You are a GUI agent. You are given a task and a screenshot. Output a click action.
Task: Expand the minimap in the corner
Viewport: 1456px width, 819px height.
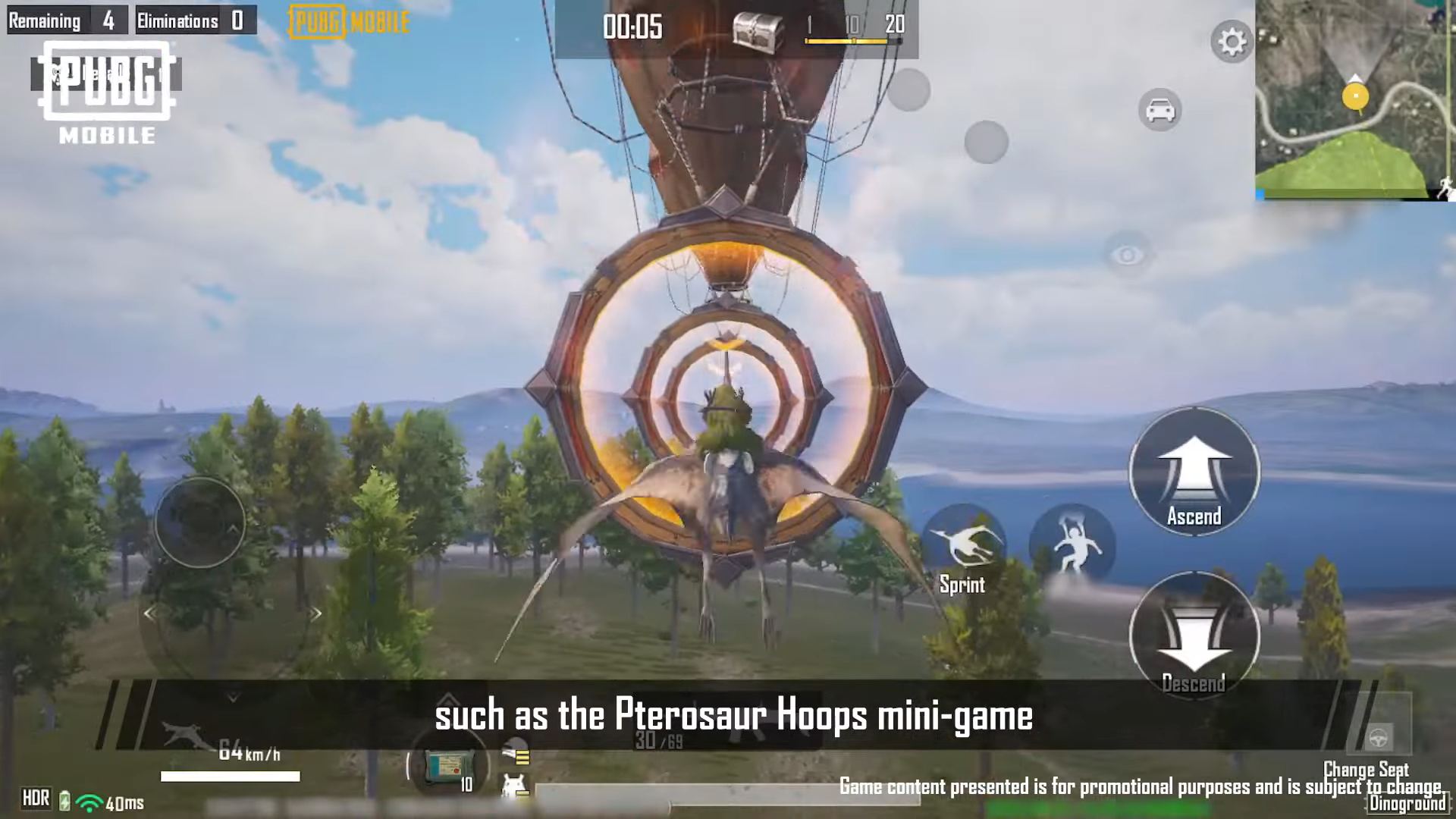[x=1357, y=99]
